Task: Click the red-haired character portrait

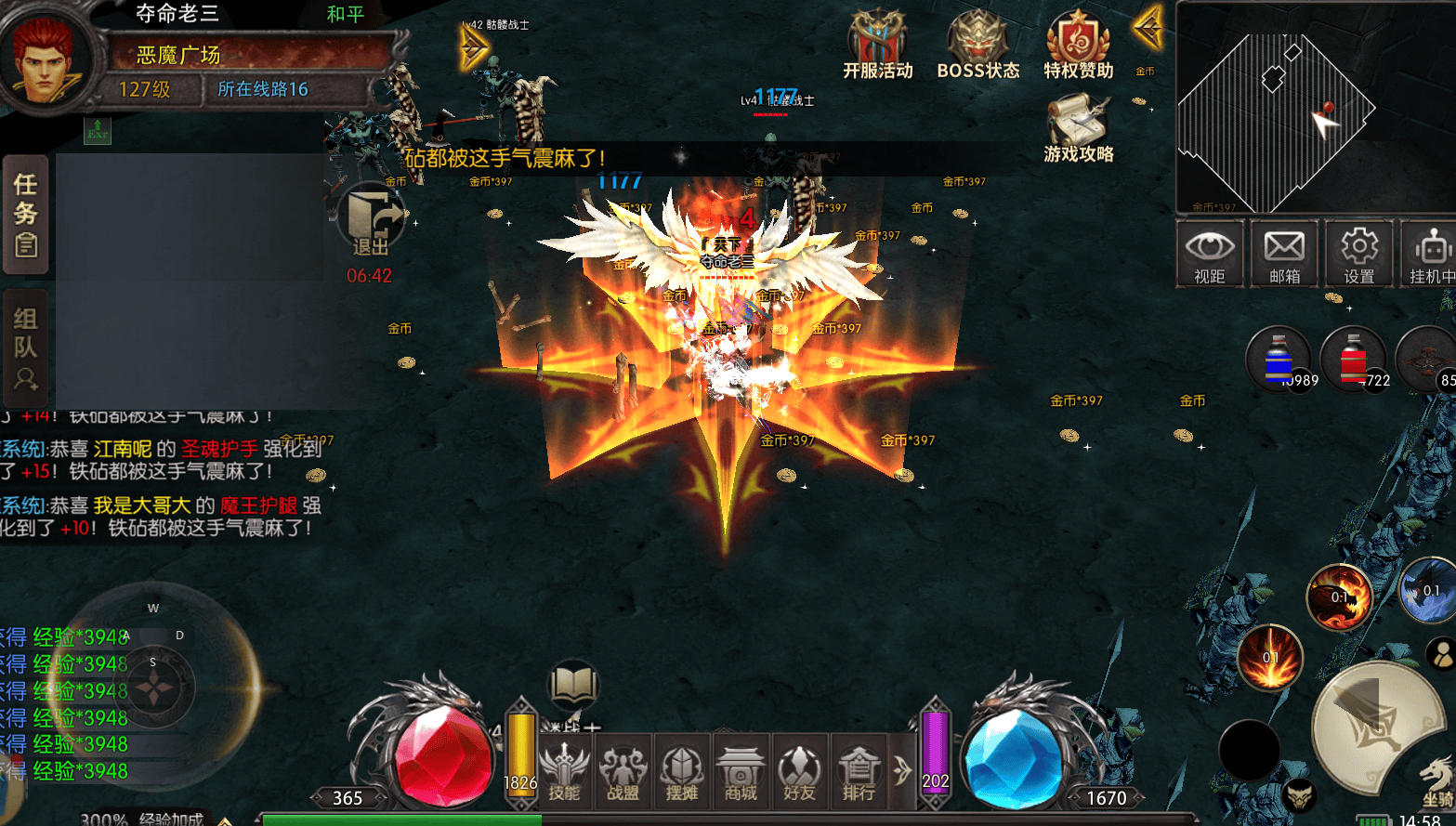Action: pos(46,56)
